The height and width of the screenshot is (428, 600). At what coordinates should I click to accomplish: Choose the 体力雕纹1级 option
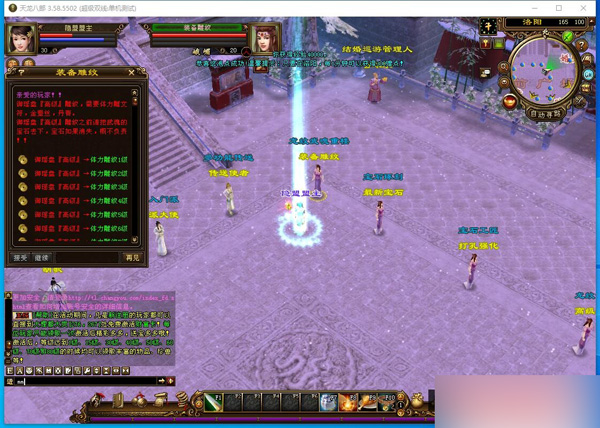pos(75,160)
